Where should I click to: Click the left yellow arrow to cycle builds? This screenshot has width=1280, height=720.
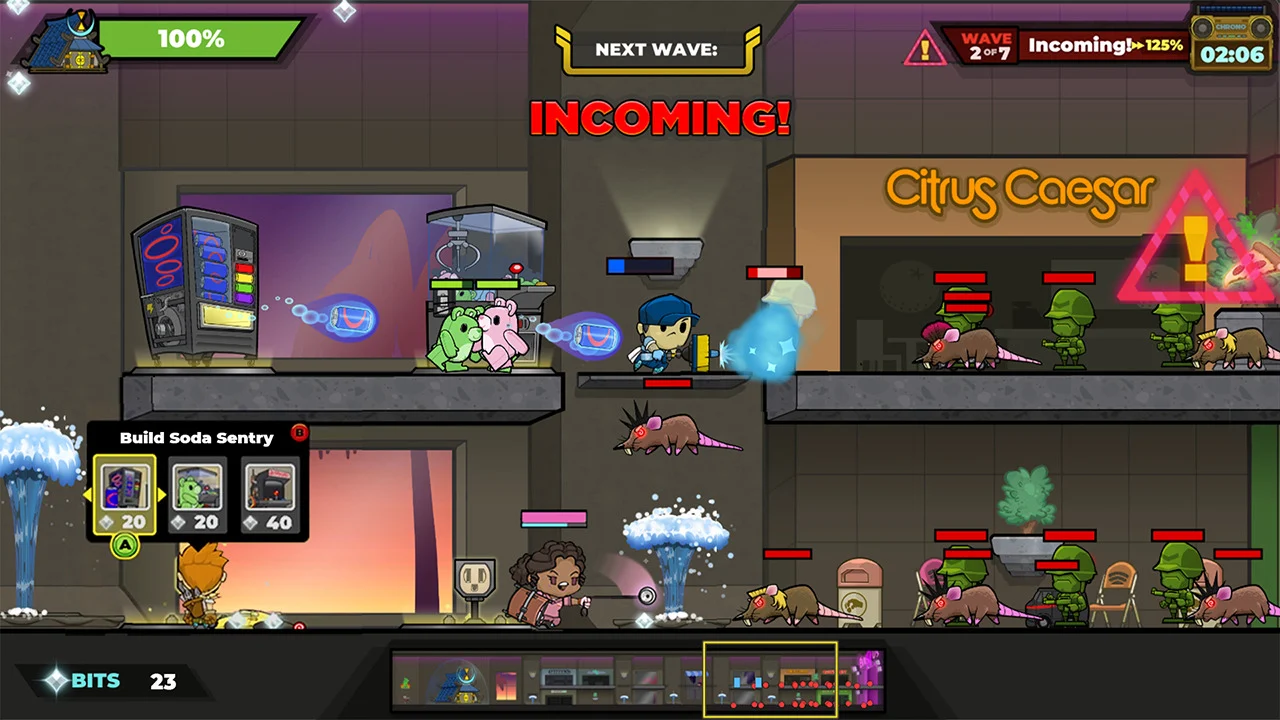[87, 493]
